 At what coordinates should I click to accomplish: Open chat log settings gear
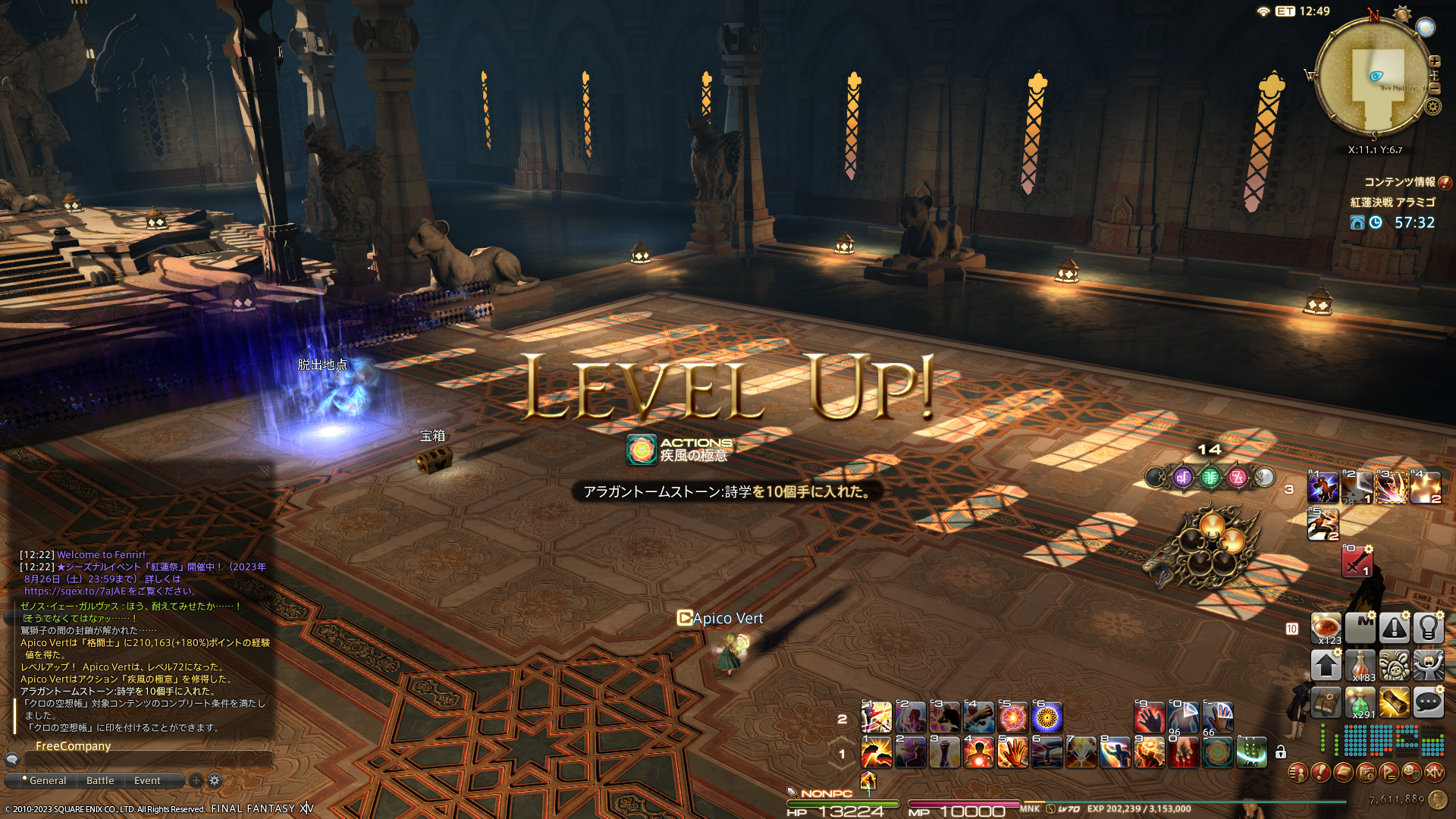point(215,780)
